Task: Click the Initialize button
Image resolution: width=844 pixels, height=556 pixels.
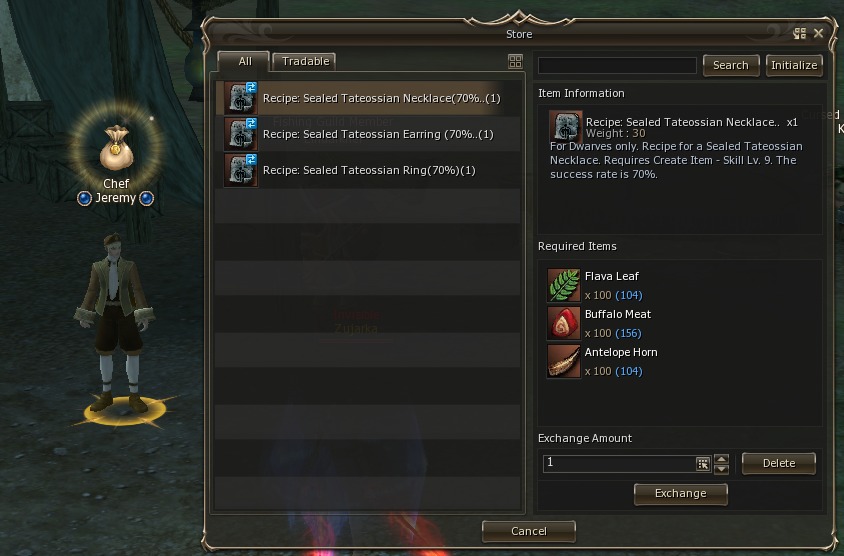Action: [794, 65]
